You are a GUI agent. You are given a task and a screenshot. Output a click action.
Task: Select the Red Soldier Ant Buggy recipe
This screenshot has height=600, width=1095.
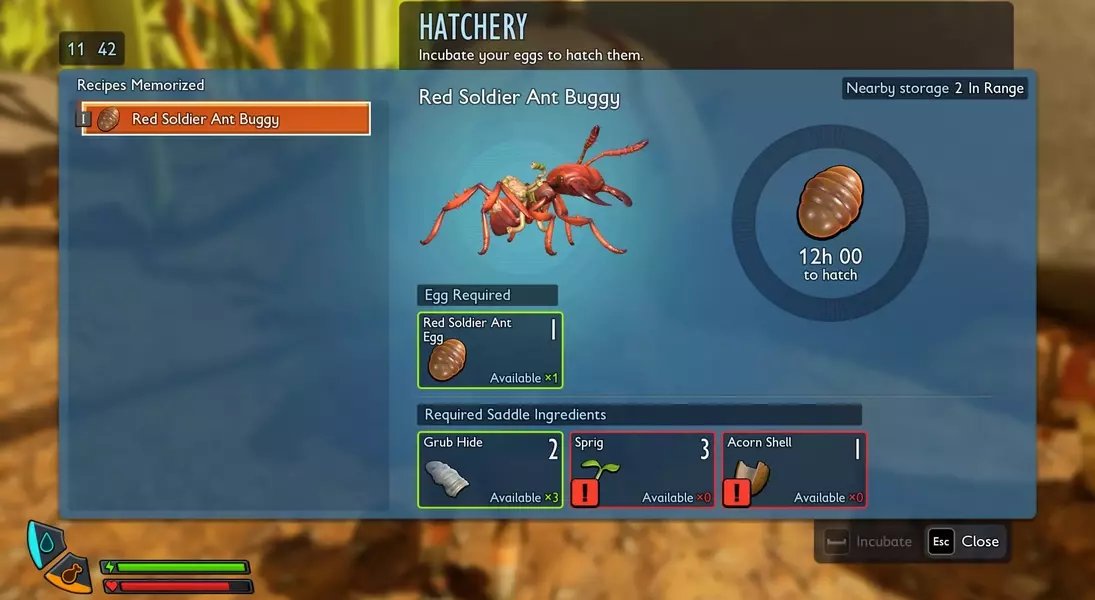coord(226,119)
